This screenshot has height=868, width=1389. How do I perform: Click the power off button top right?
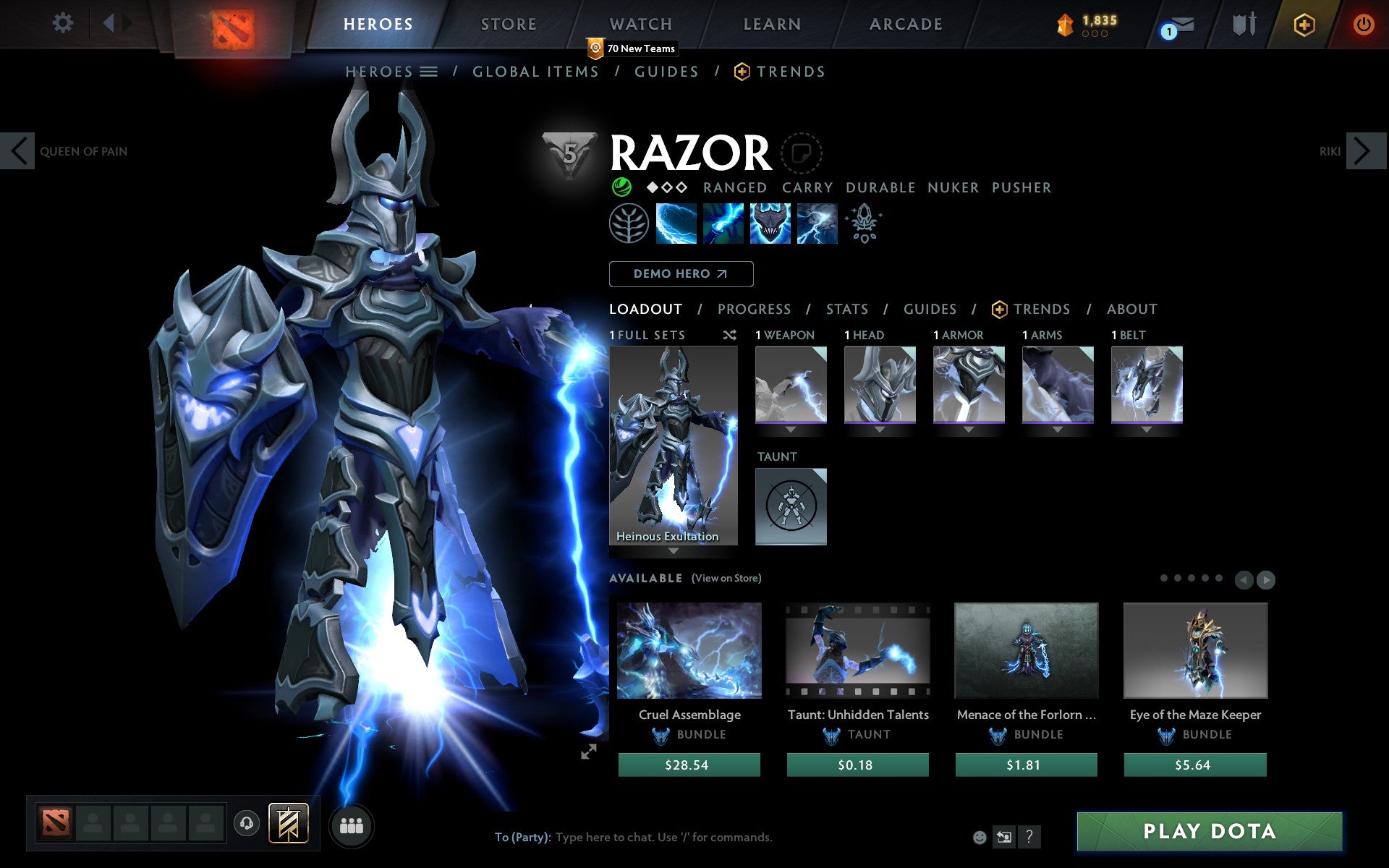tap(1363, 24)
